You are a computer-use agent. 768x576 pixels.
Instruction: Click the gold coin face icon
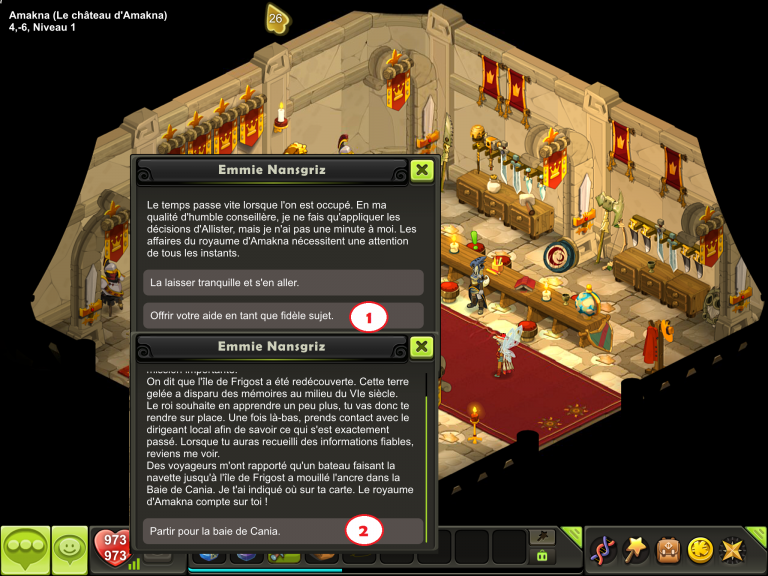click(700, 549)
